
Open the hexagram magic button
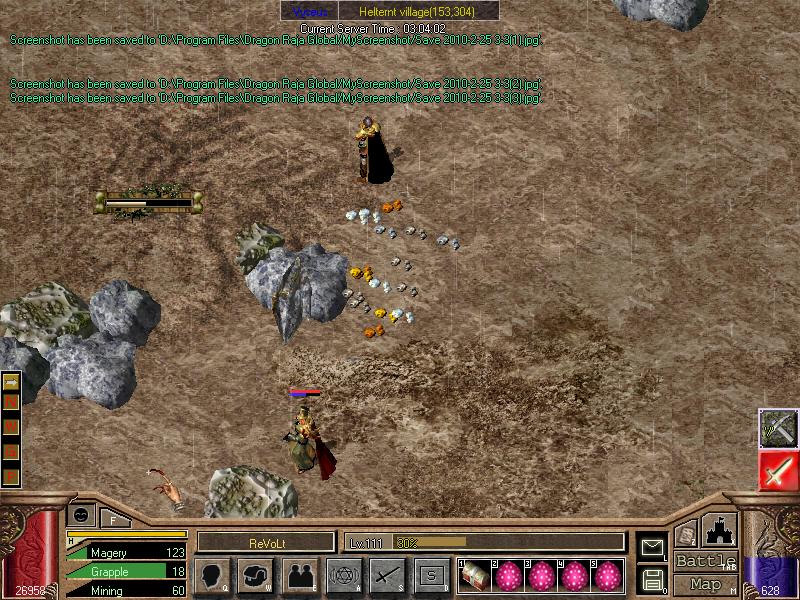(x=344, y=575)
